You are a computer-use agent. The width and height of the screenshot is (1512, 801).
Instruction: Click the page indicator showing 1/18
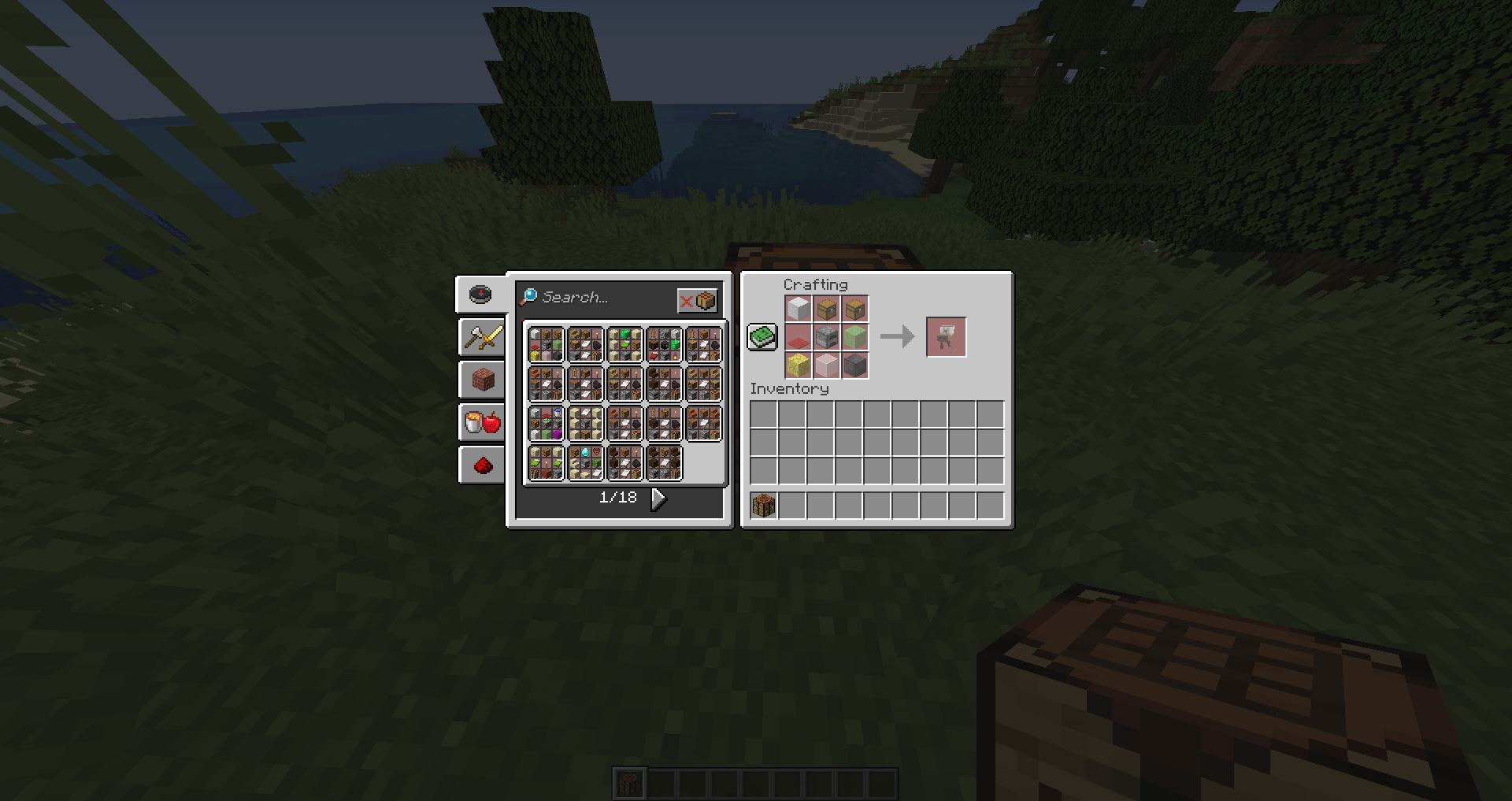tap(619, 498)
